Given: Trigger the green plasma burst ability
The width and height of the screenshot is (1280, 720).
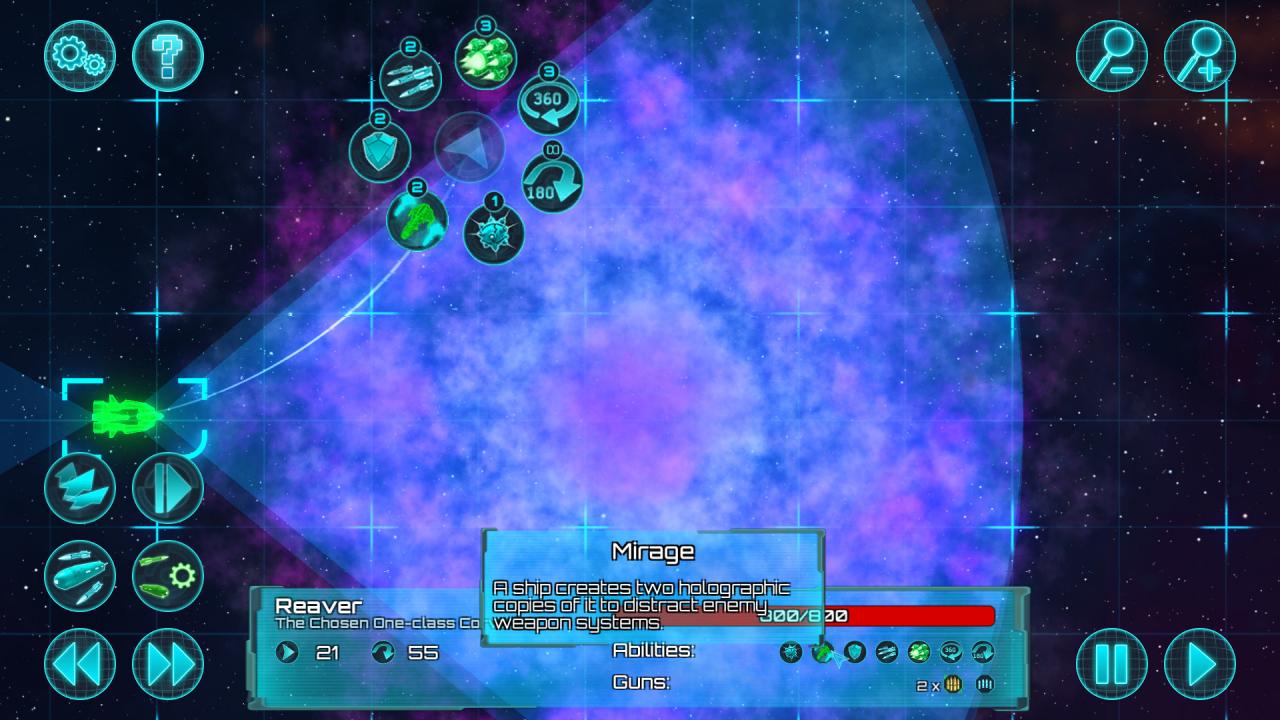Looking at the screenshot, I should point(483,58).
